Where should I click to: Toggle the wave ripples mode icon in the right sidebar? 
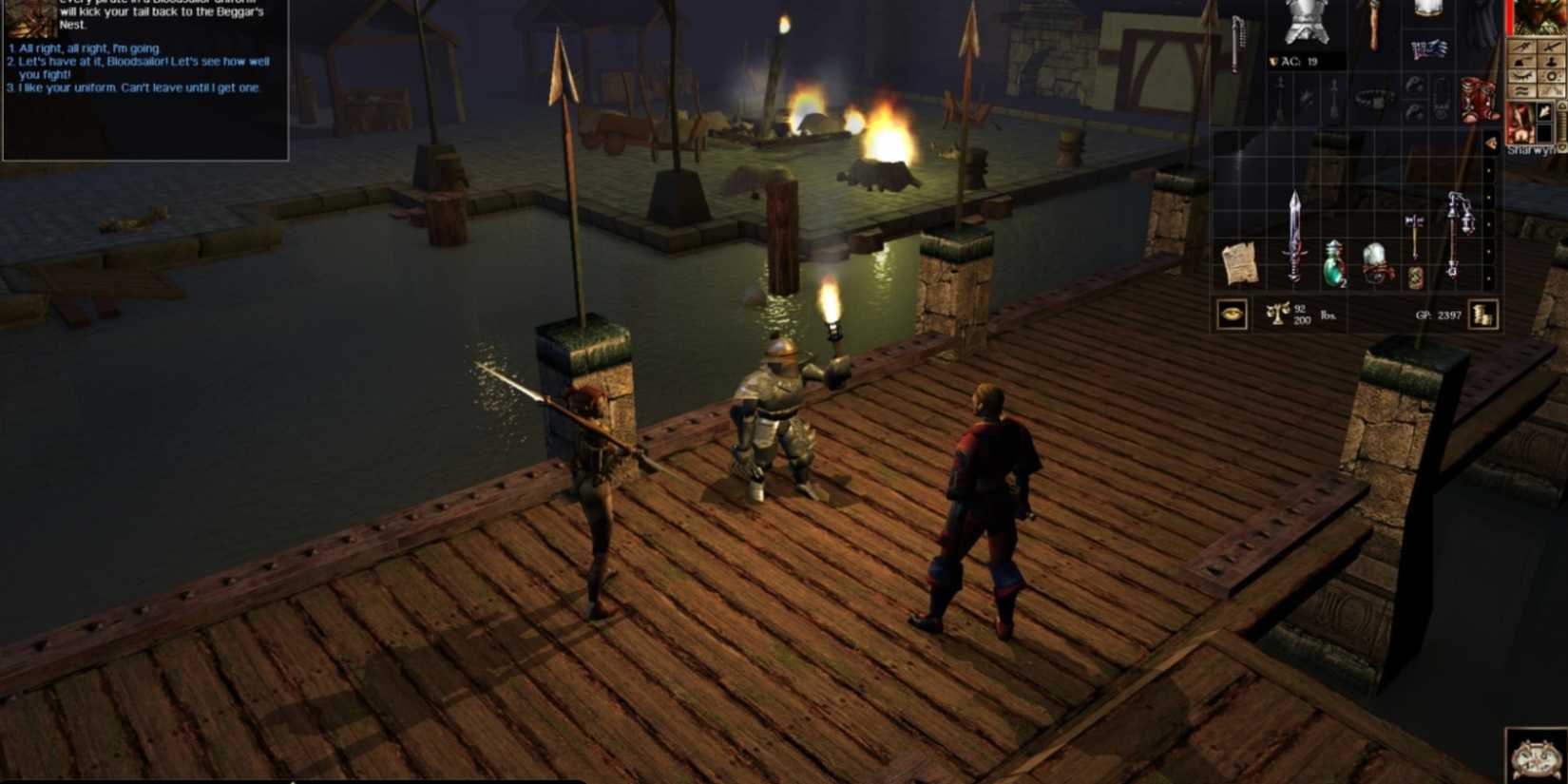pyautogui.click(x=1522, y=91)
